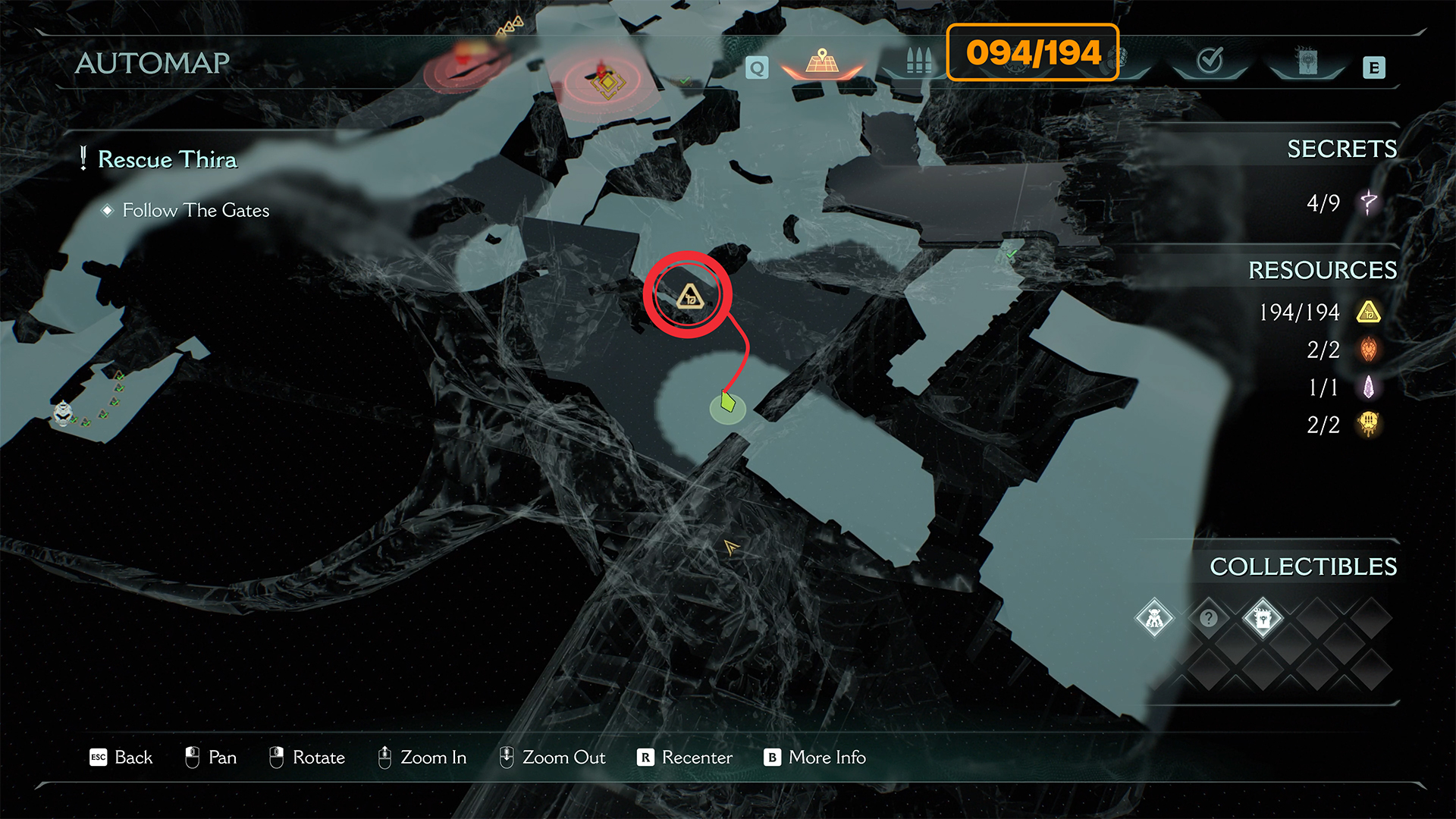Select the Rescue Thira objective
The width and height of the screenshot is (1456, 819).
[x=167, y=159]
